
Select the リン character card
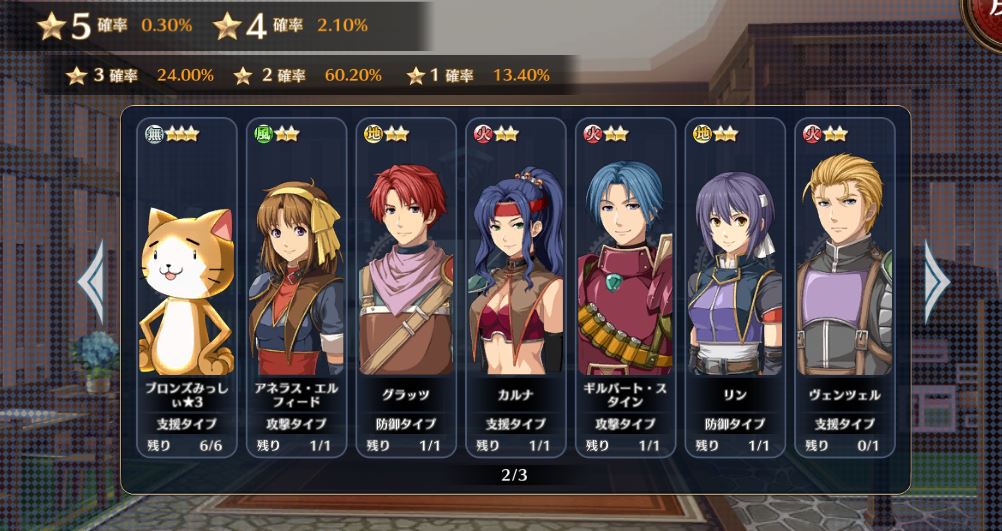click(x=733, y=288)
